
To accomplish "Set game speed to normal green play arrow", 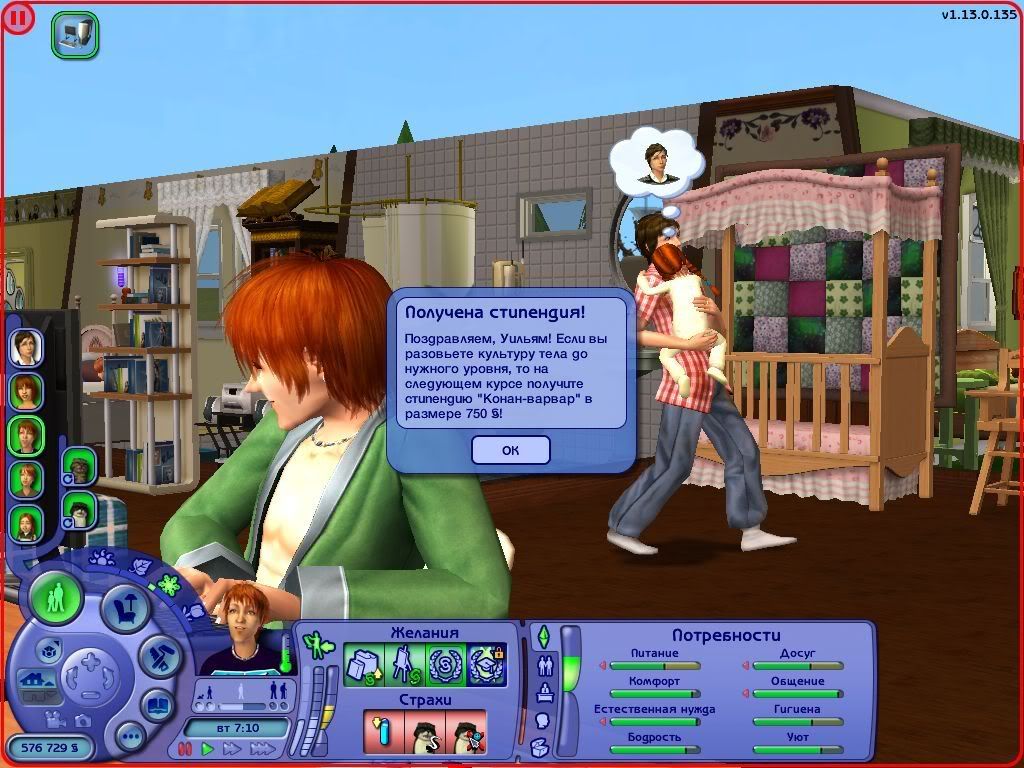I will pos(208,748).
